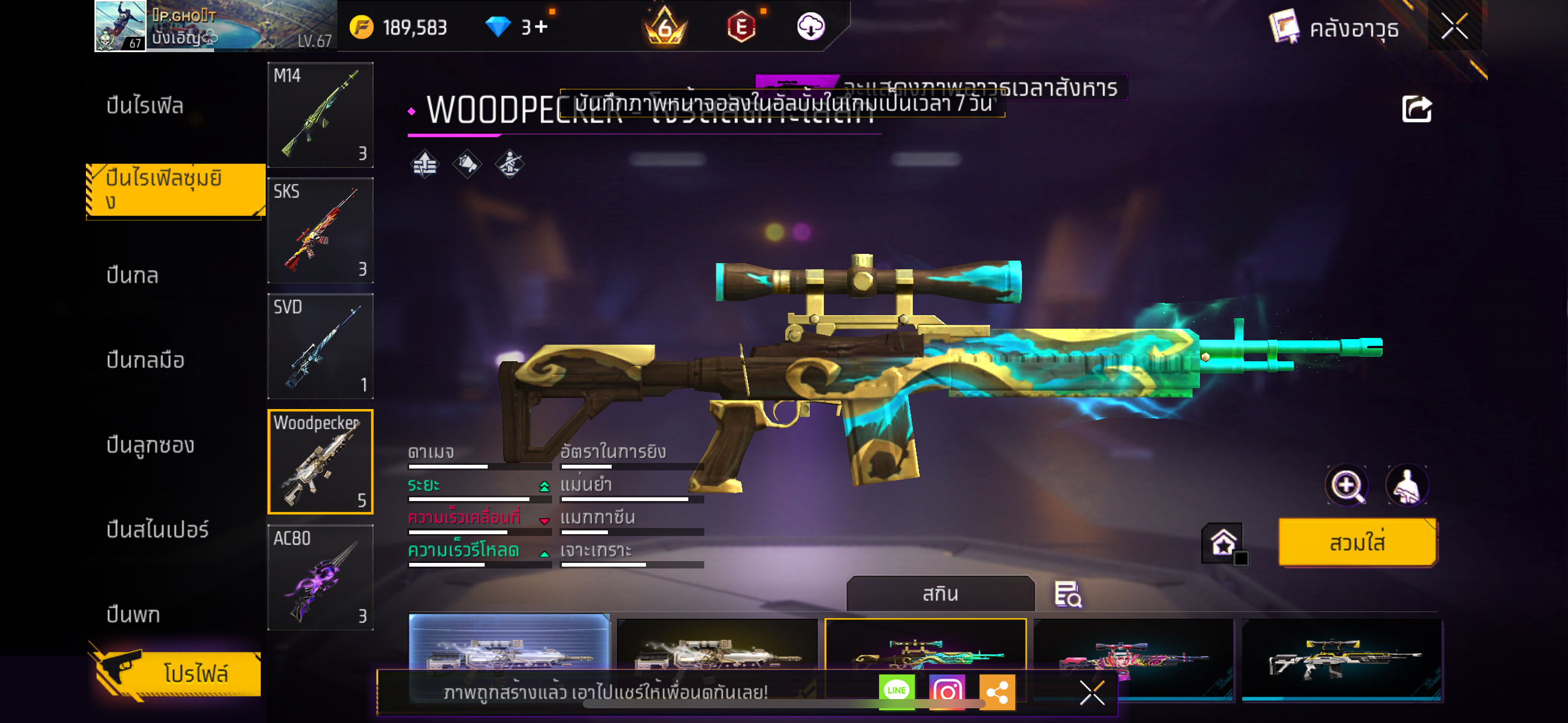Dismiss the screenshot share banner
Viewport: 1568px width, 723px height.
(1092, 693)
